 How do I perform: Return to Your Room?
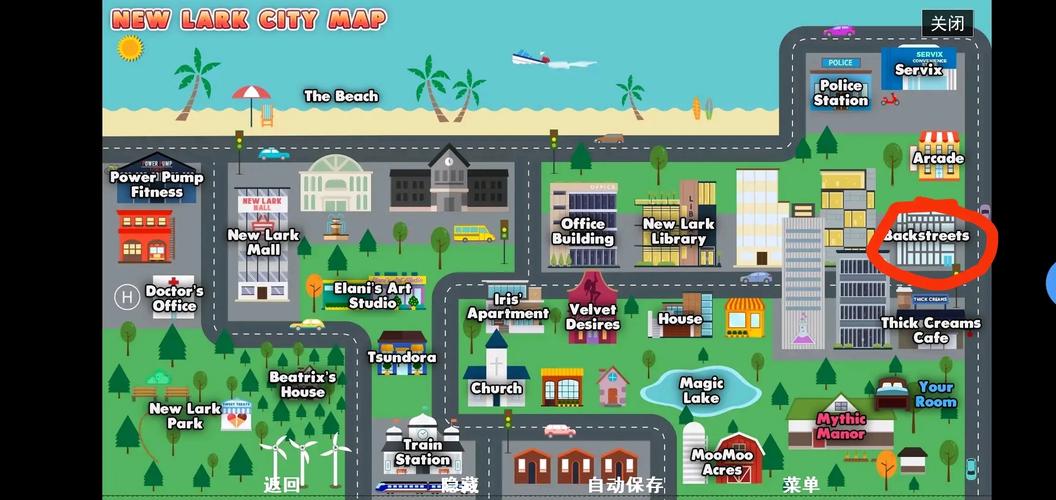click(x=935, y=394)
